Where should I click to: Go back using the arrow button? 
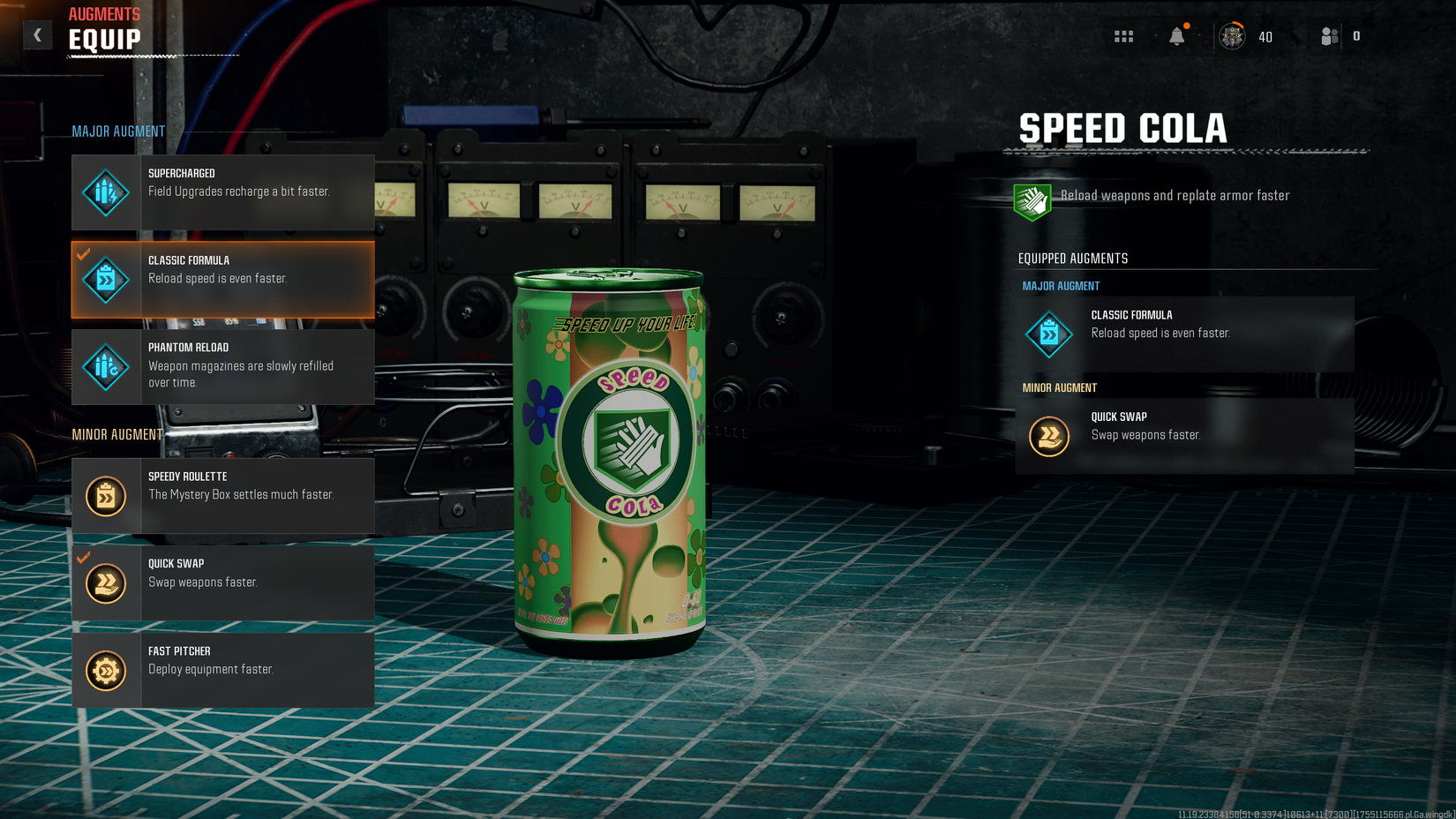tap(37, 34)
